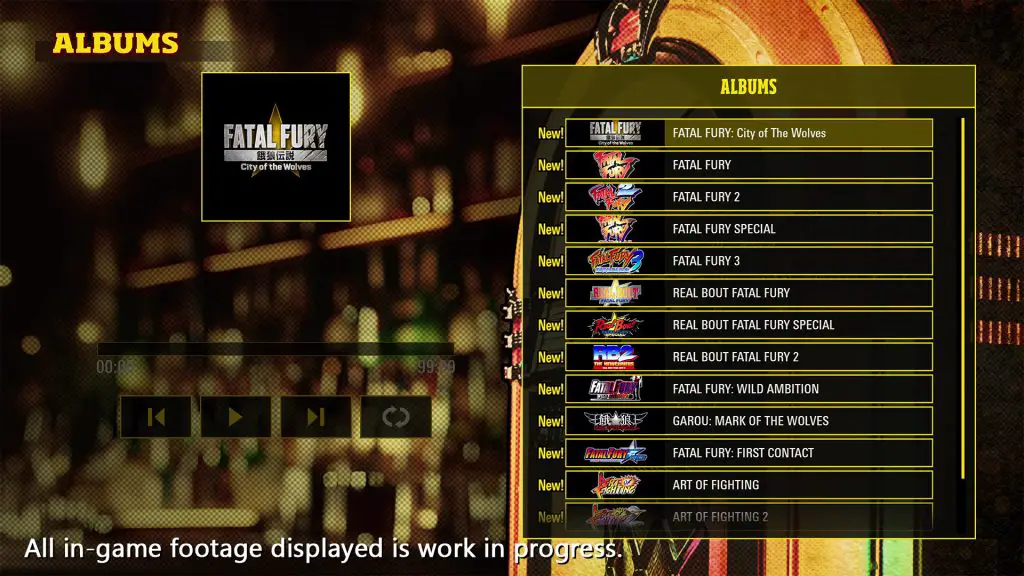The height and width of the screenshot is (576, 1024).
Task: Select FATAL FURY: City of The Wolves album
Action: (748, 133)
